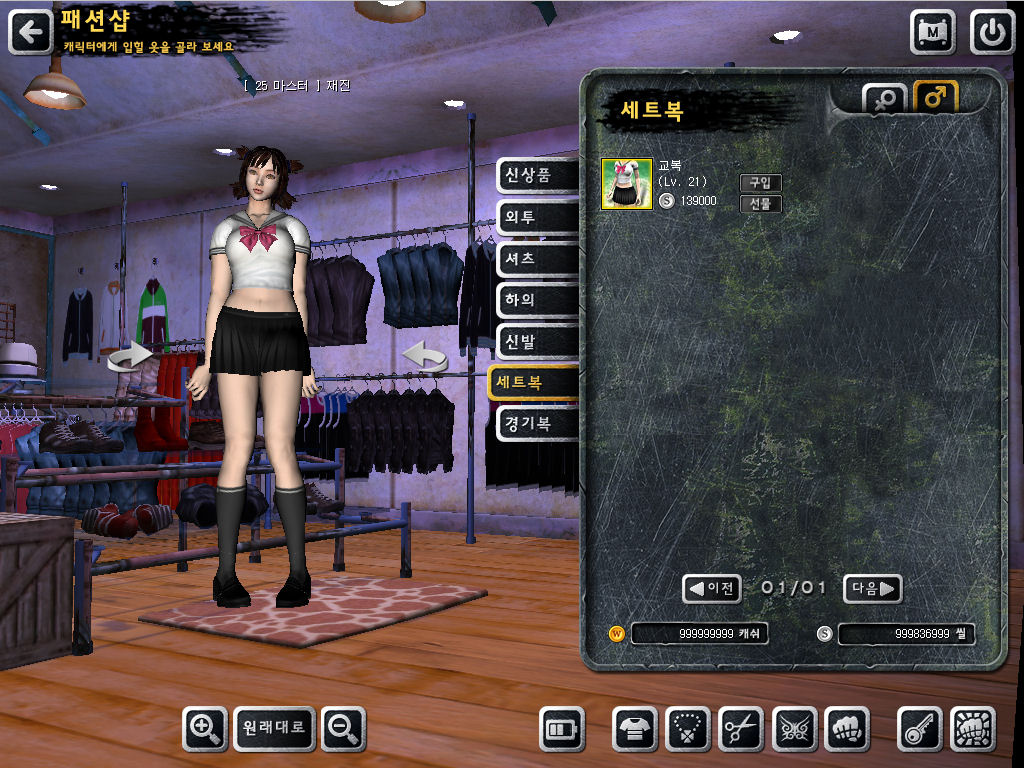Viewport: 1024px width, 768px height.
Task: Show the 셔츠 shirts category
Action: (x=537, y=258)
